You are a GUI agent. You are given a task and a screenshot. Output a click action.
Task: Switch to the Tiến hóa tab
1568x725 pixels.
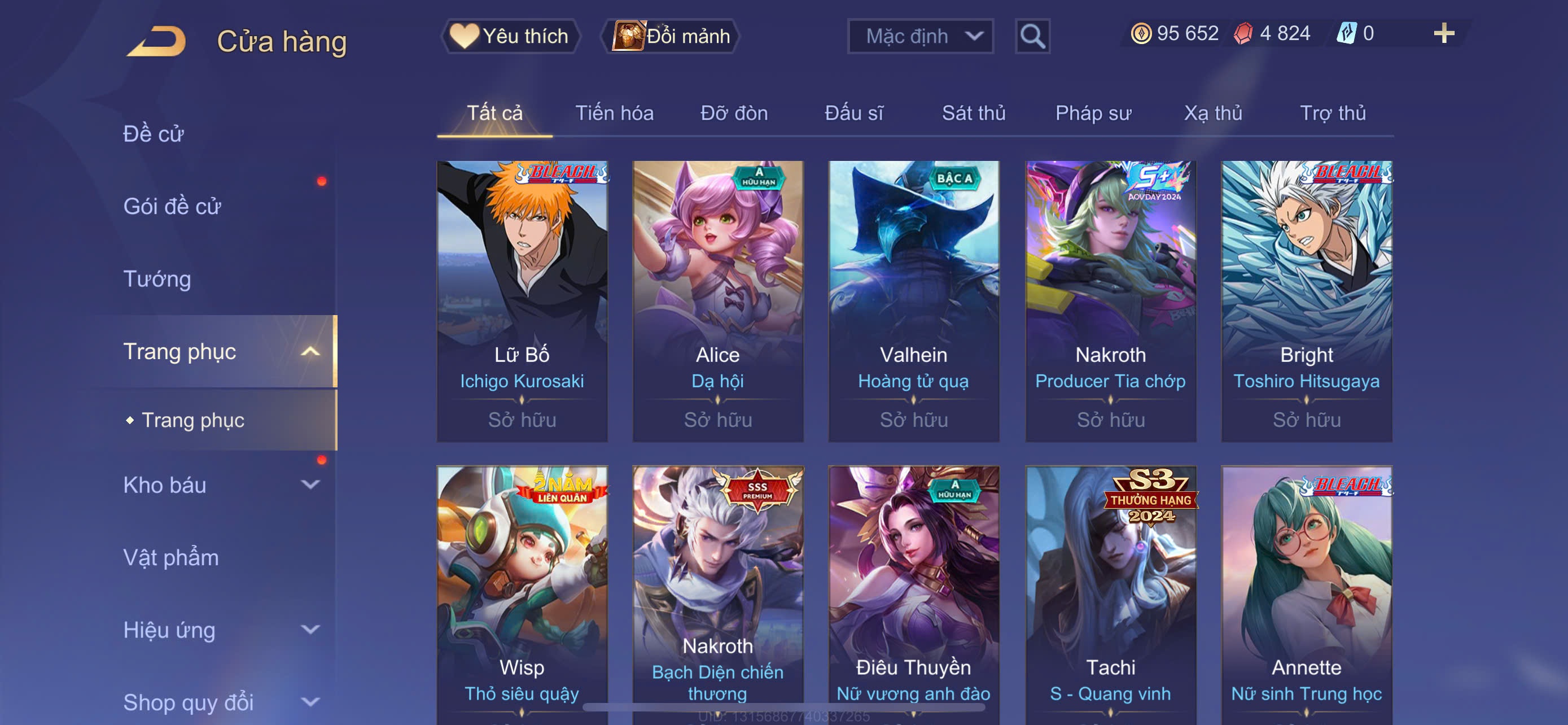point(614,113)
